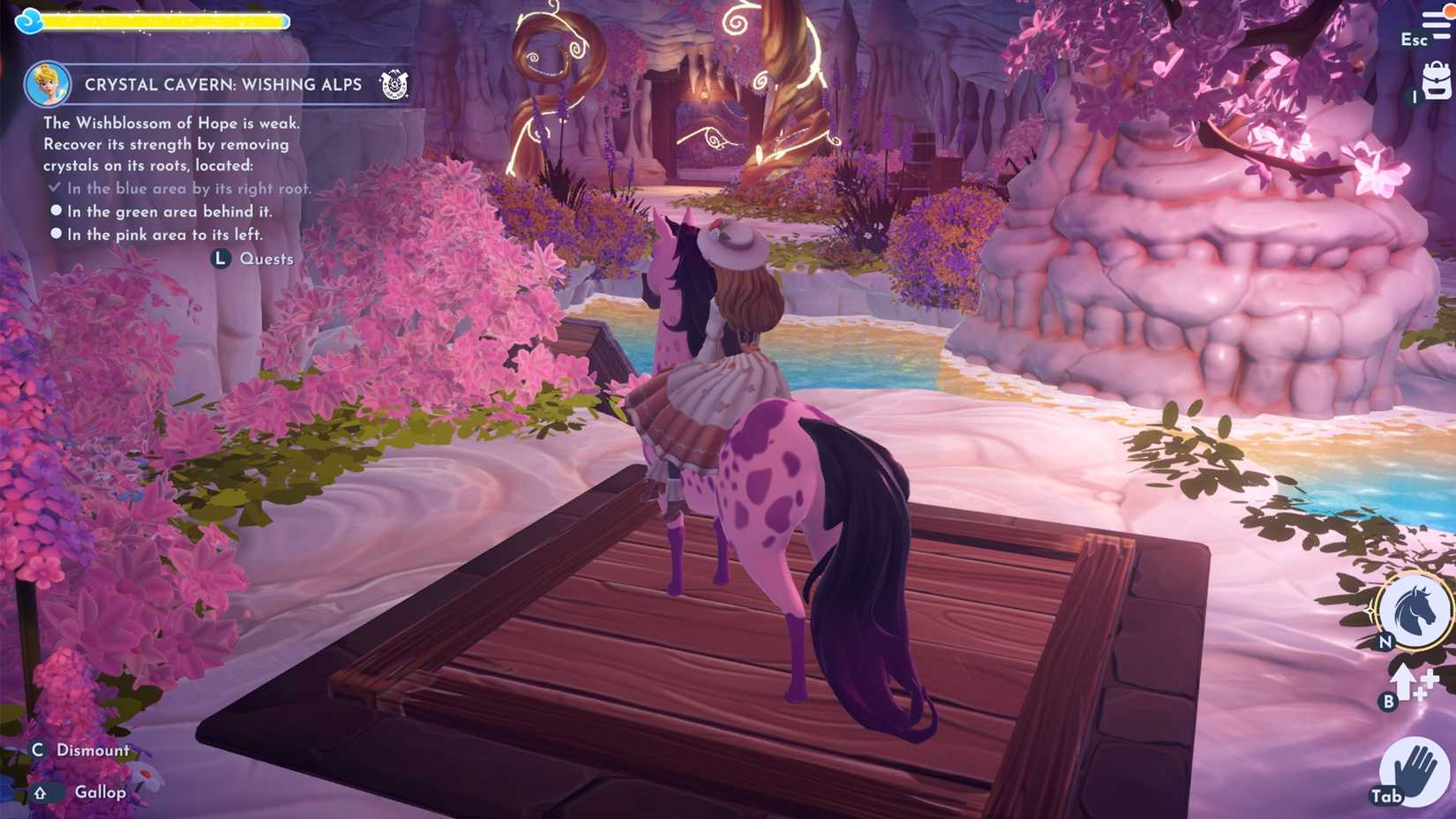Click the N marker on the compass
Image resolution: width=1456 pixels, height=819 pixels.
(x=1383, y=642)
